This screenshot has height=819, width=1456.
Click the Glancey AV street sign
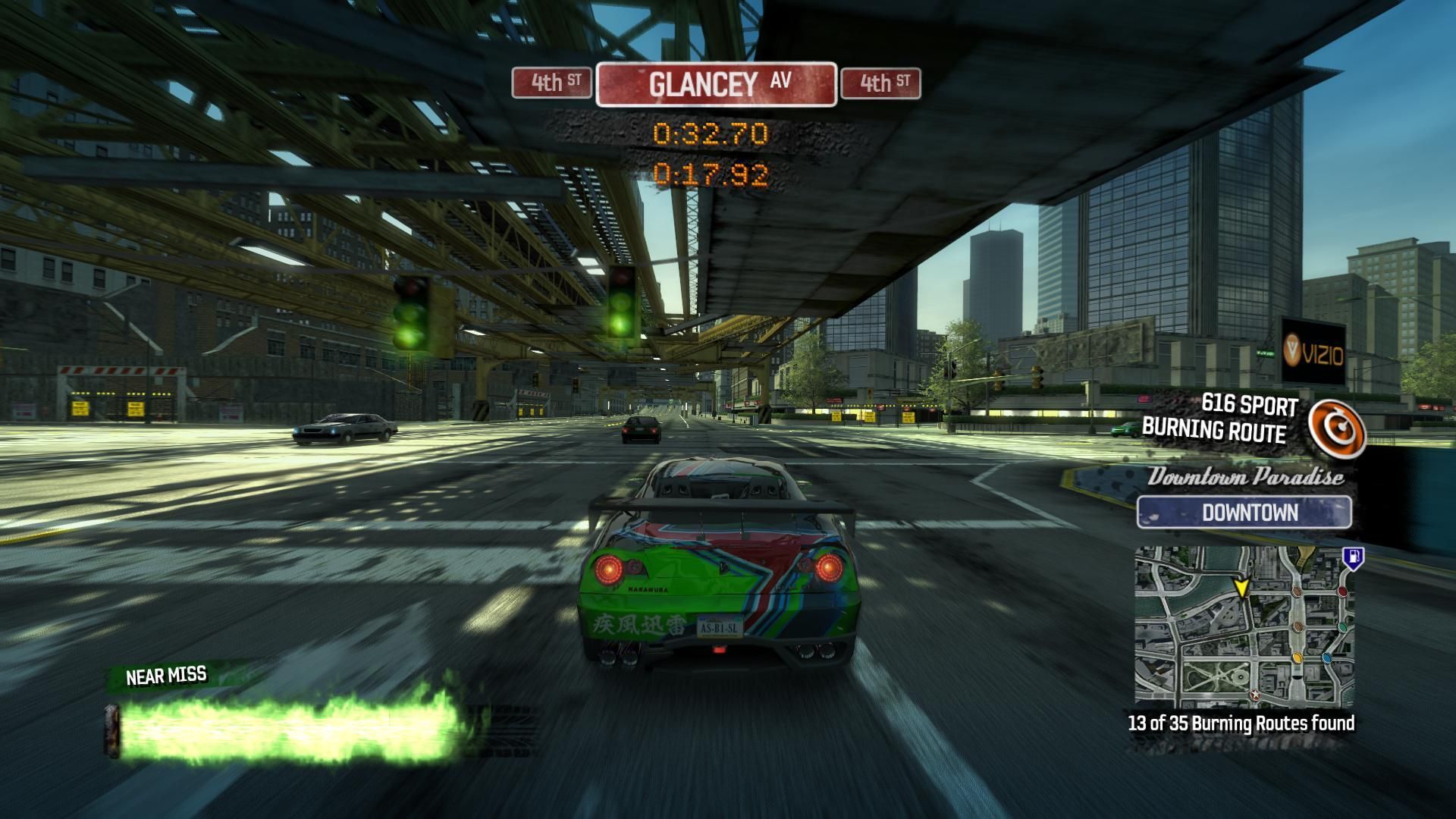pos(717,84)
